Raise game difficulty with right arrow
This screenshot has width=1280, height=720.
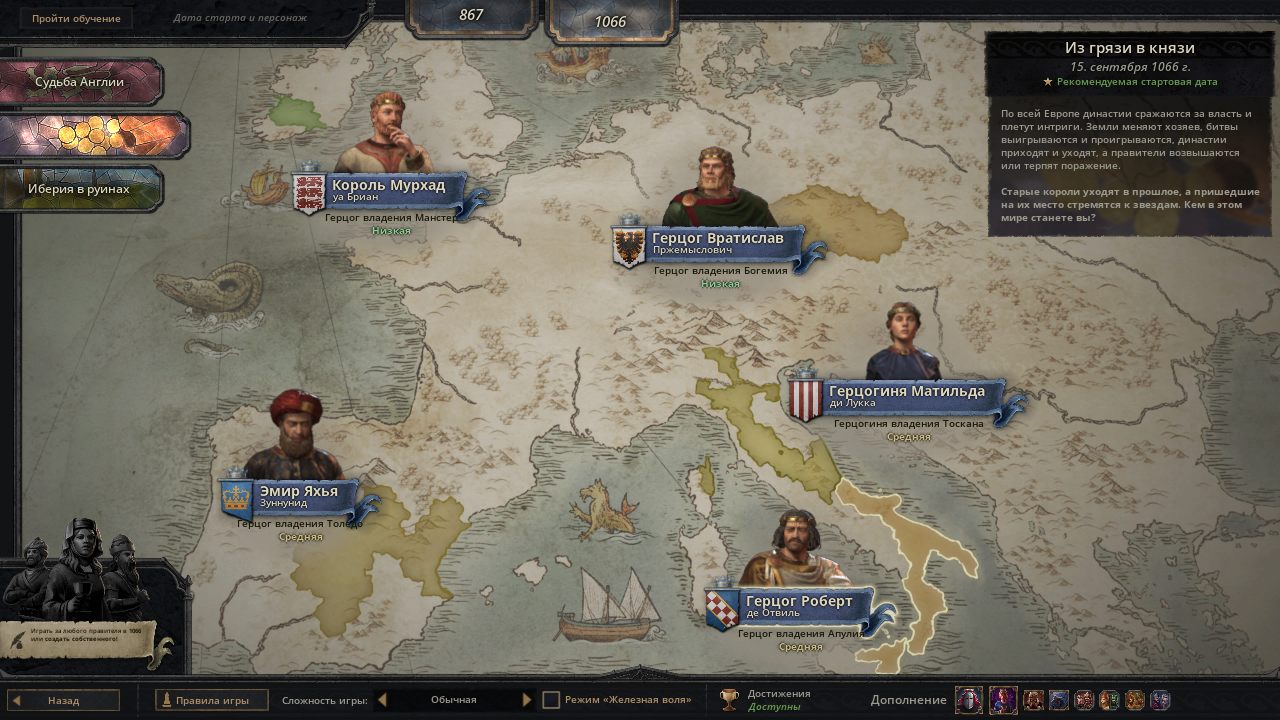pyautogui.click(x=527, y=700)
